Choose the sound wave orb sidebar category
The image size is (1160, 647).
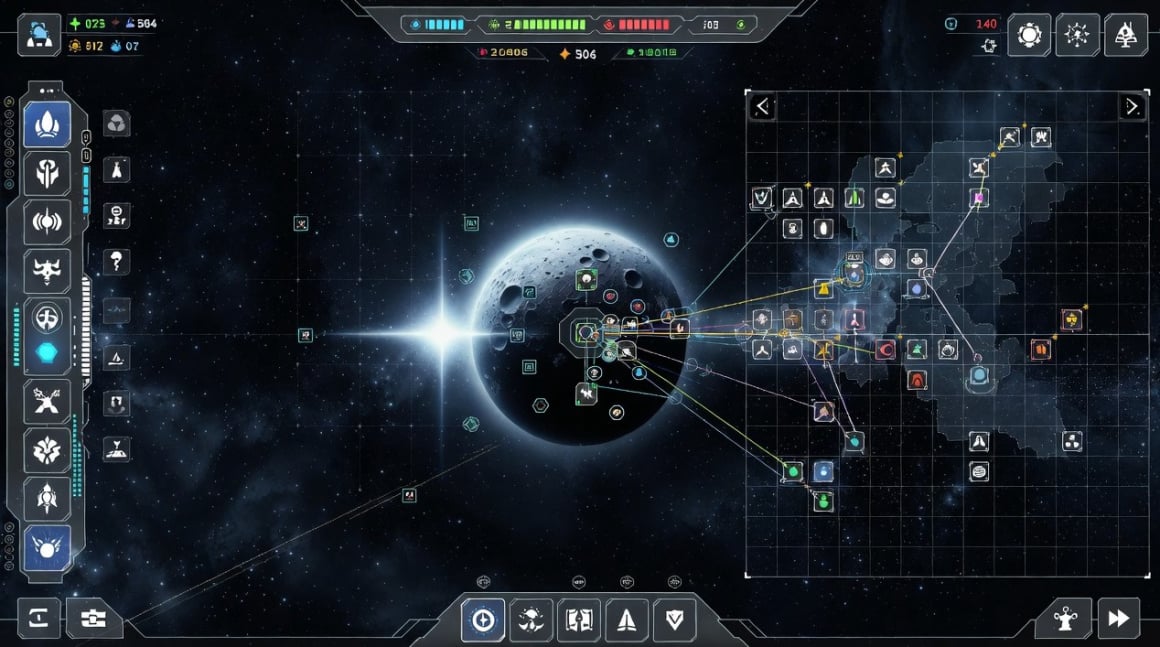47,221
